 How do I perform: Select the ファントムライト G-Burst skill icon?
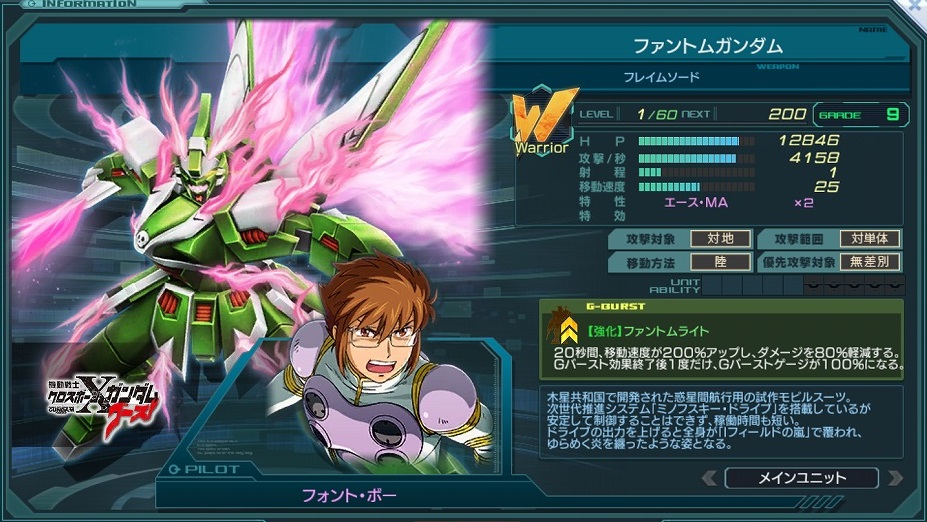click(x=567, y=327)
